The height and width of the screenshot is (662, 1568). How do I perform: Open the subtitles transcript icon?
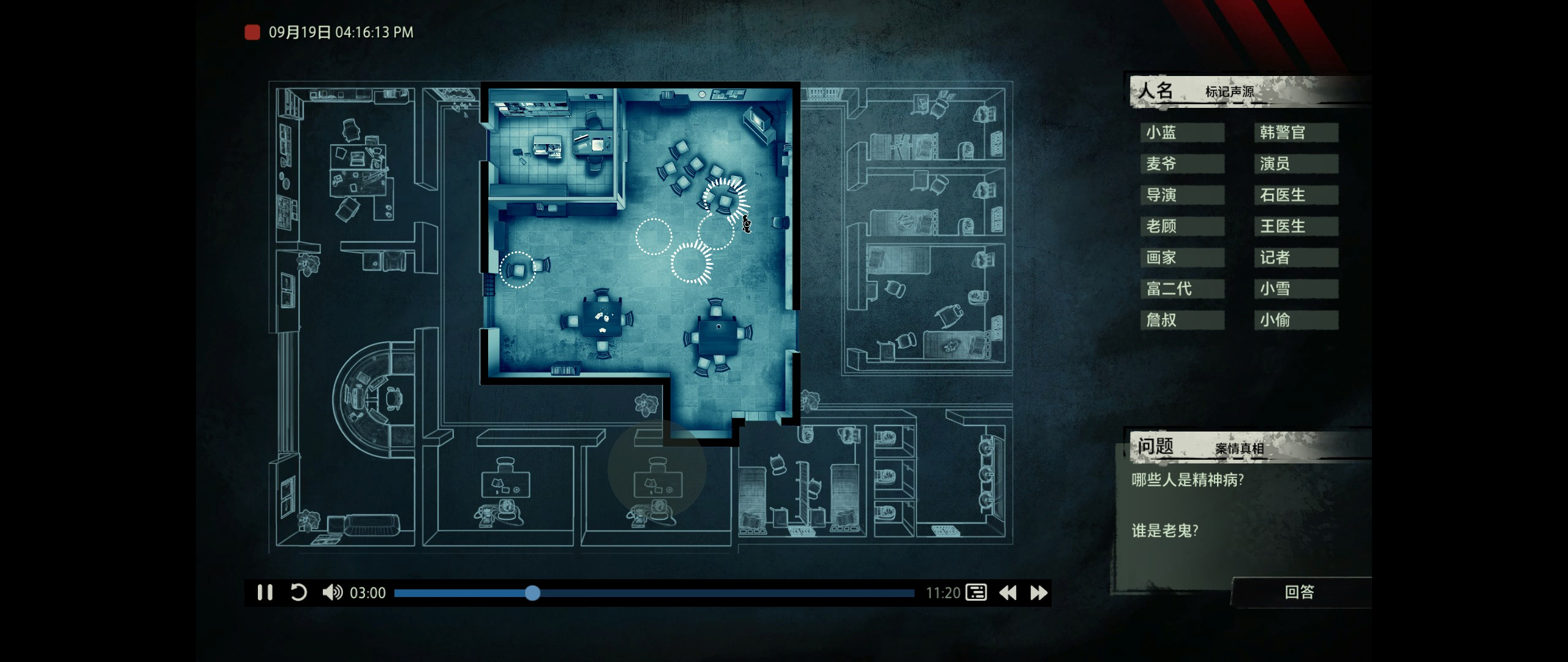(x=976, y=593)
